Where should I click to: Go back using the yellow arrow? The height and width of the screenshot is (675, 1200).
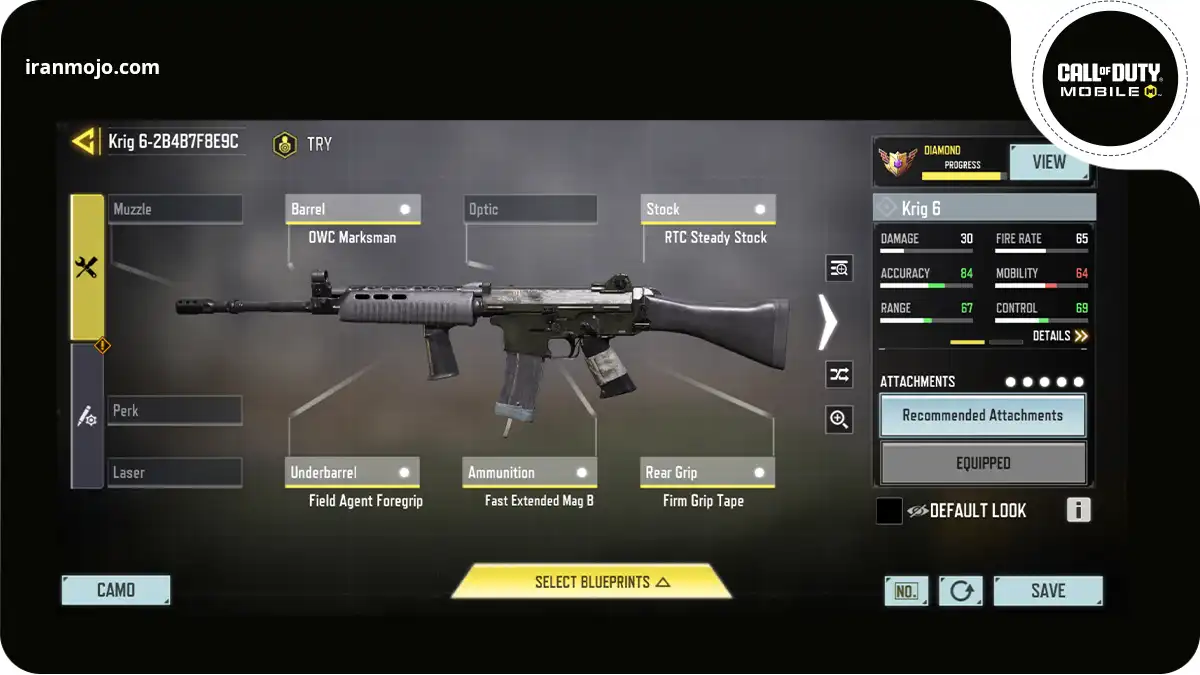click(x=85, y=141)
